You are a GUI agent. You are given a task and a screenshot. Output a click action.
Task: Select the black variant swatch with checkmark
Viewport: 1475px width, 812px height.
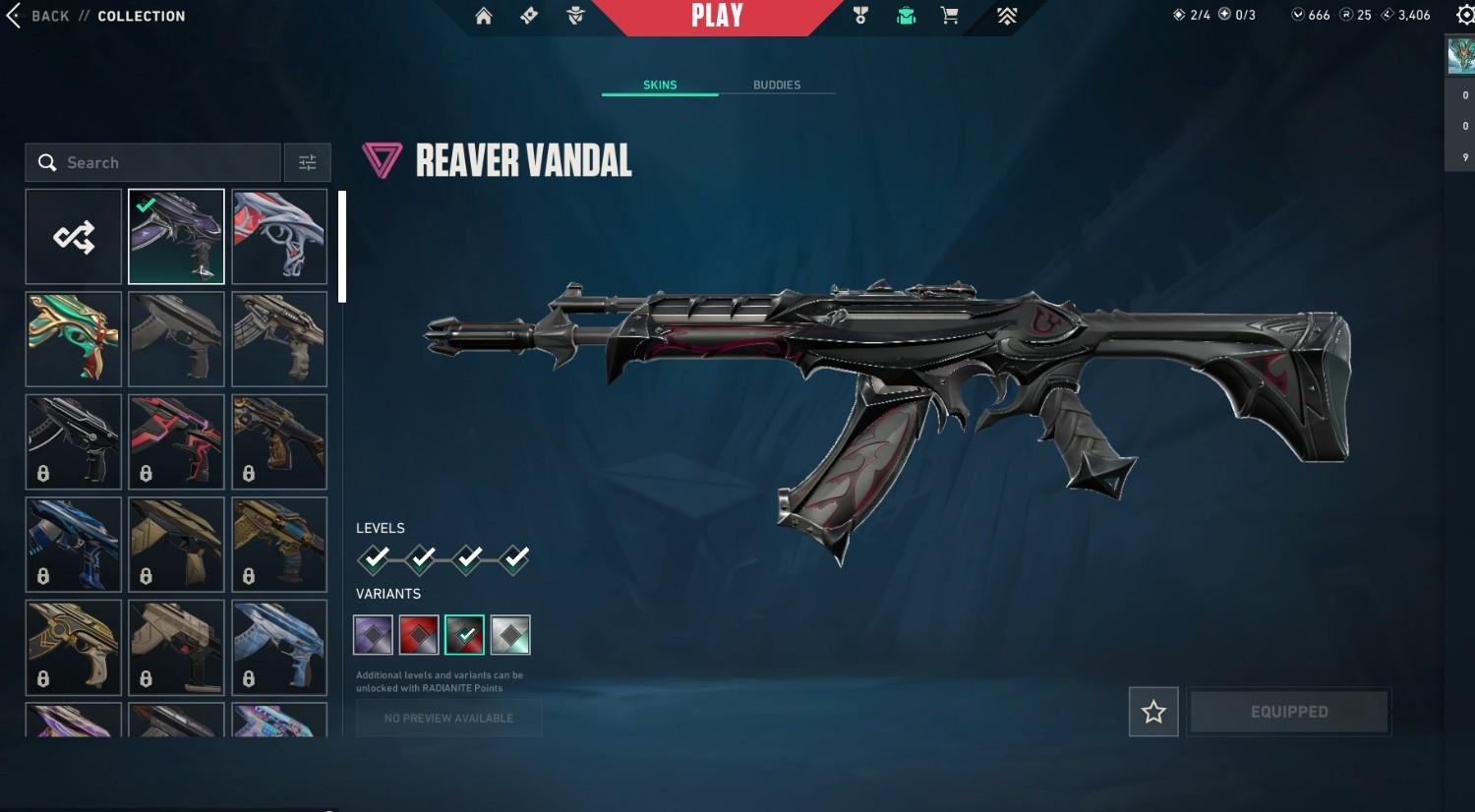[x=464, y=635]
